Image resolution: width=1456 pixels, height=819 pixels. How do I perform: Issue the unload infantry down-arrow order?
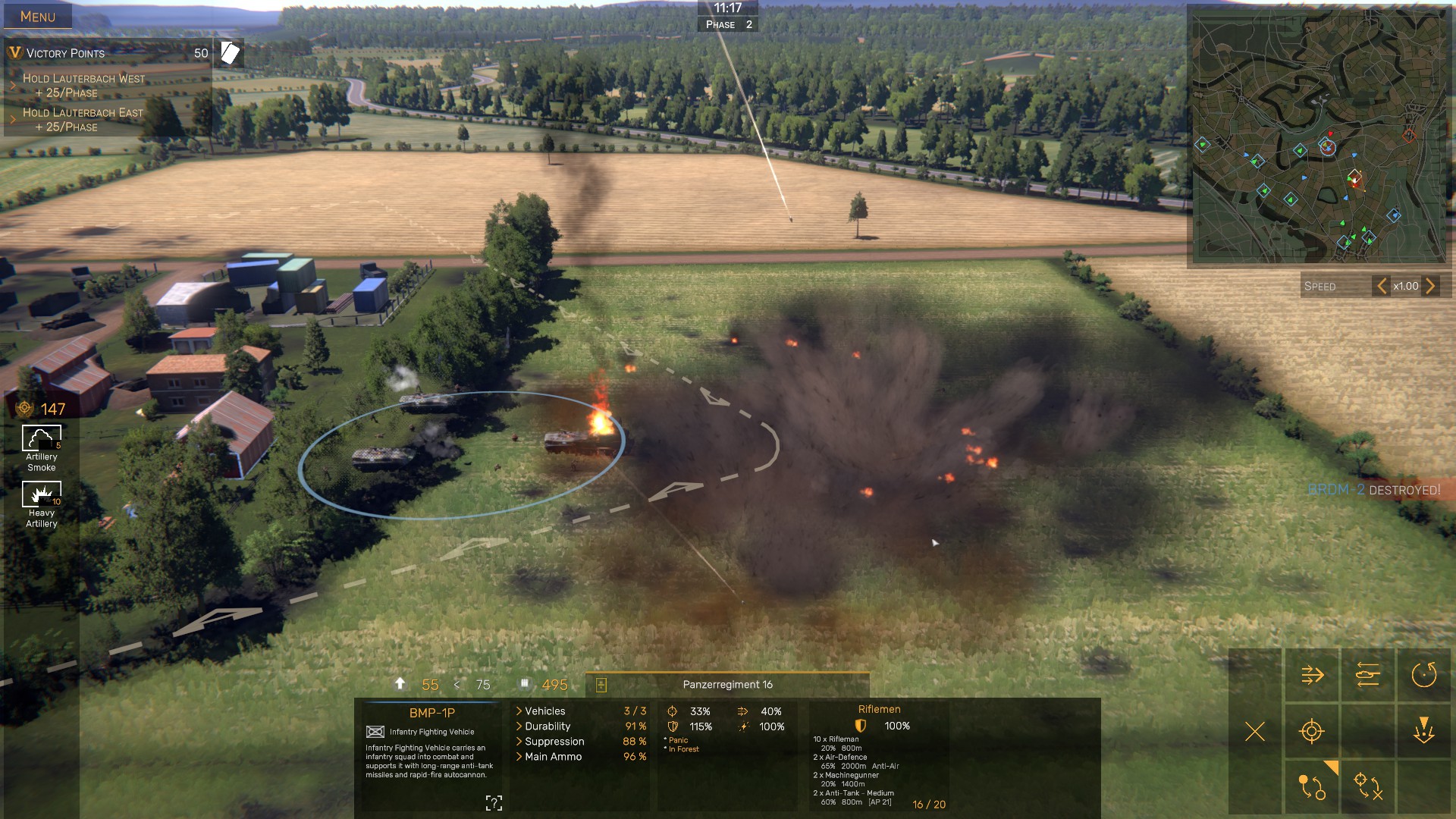pos(1423,731)
